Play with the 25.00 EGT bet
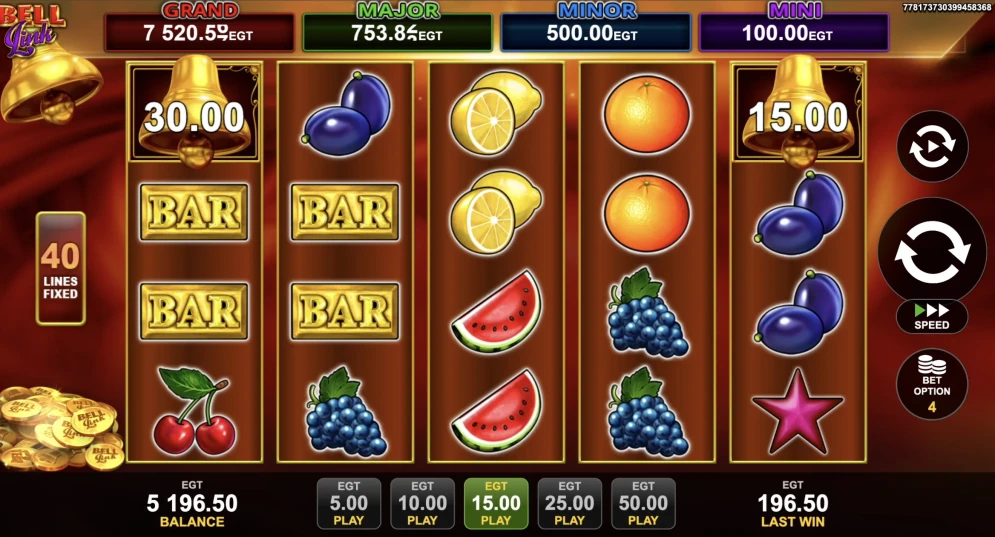The width and height of the screenshot is (995, 537). [x=569, y=503]
